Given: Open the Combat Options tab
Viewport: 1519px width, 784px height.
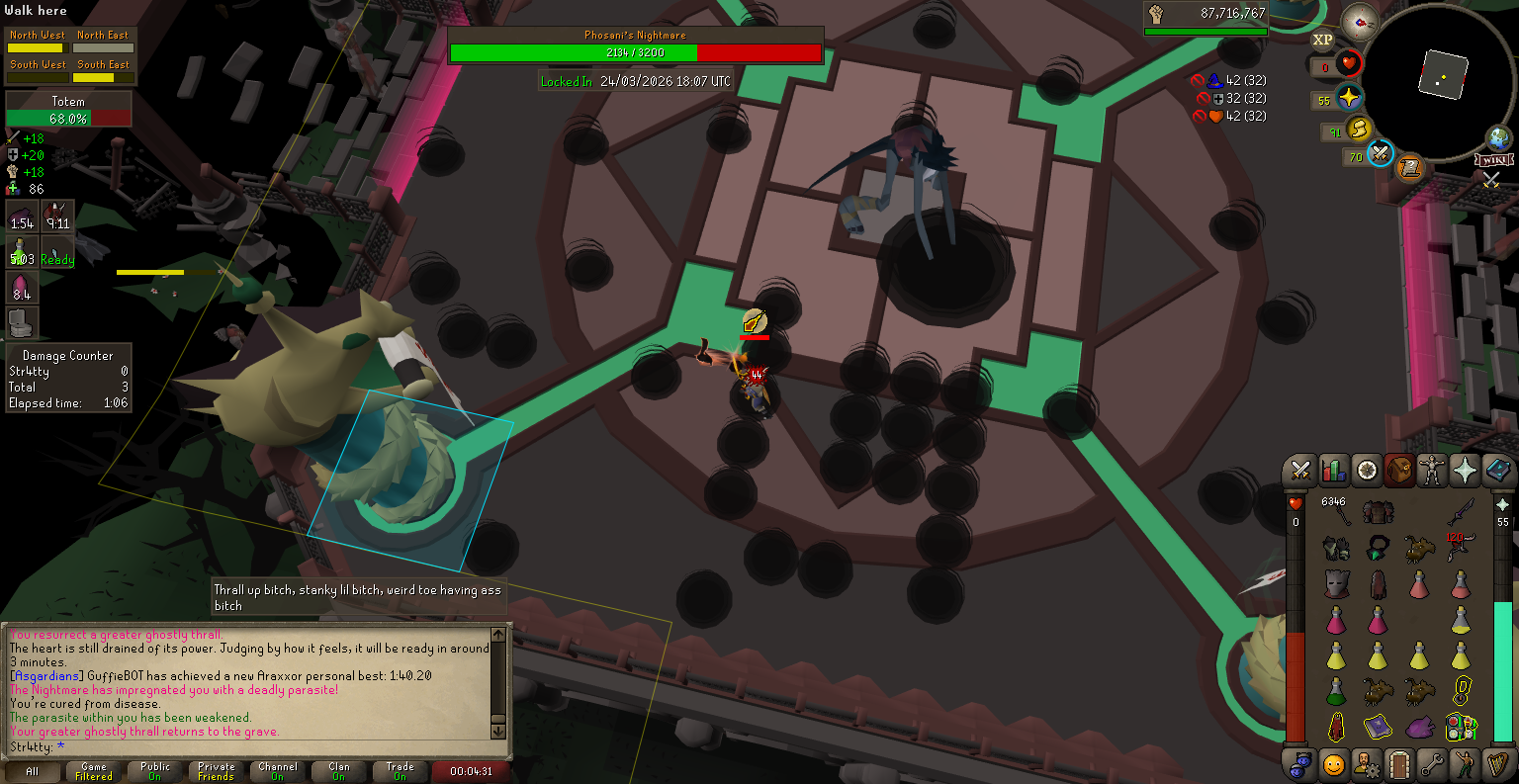Looking at the screenshot, I should tap(1300, 471).
